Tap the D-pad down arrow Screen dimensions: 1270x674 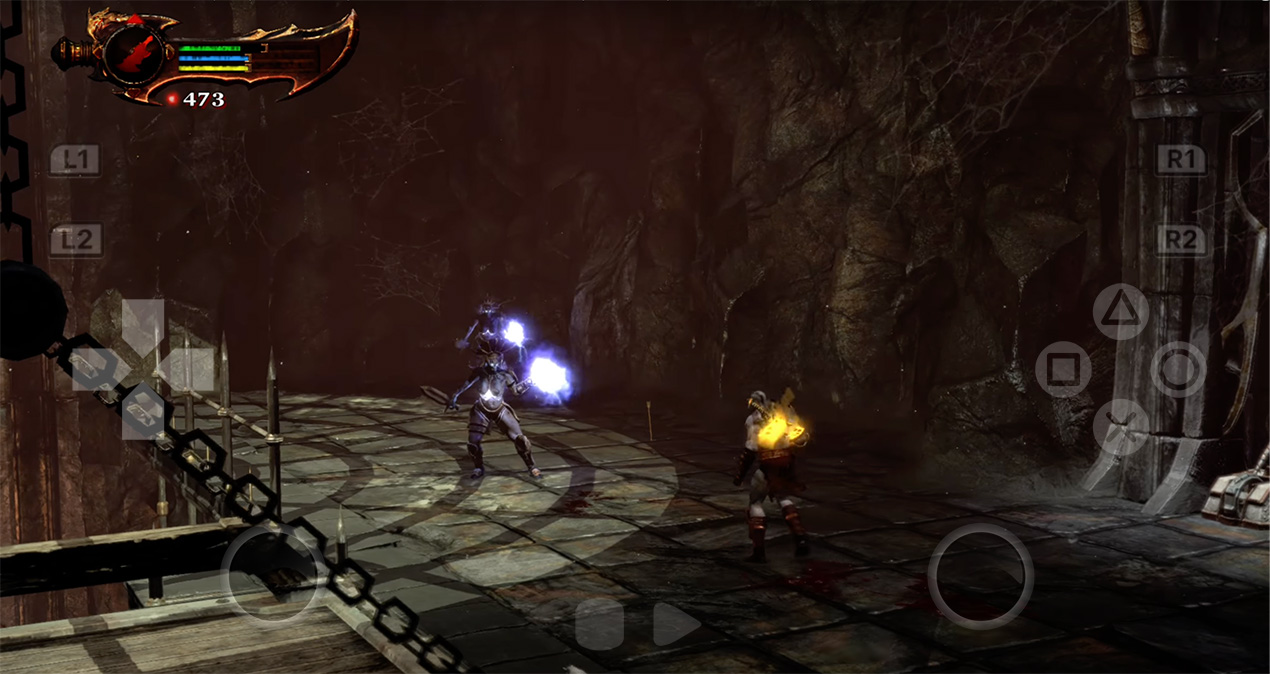coord(143,413)
